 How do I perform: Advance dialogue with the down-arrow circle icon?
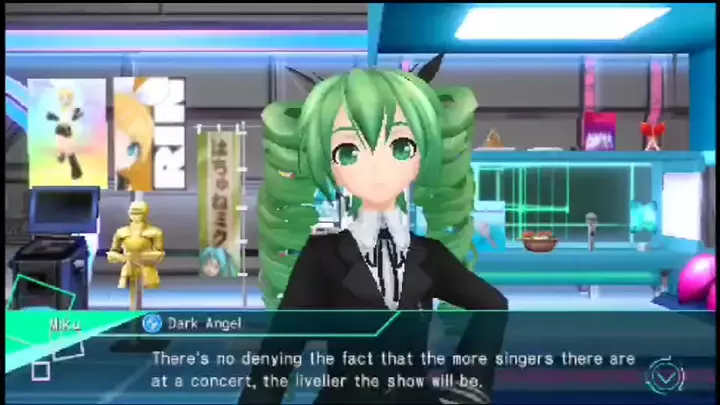(665, 375)
